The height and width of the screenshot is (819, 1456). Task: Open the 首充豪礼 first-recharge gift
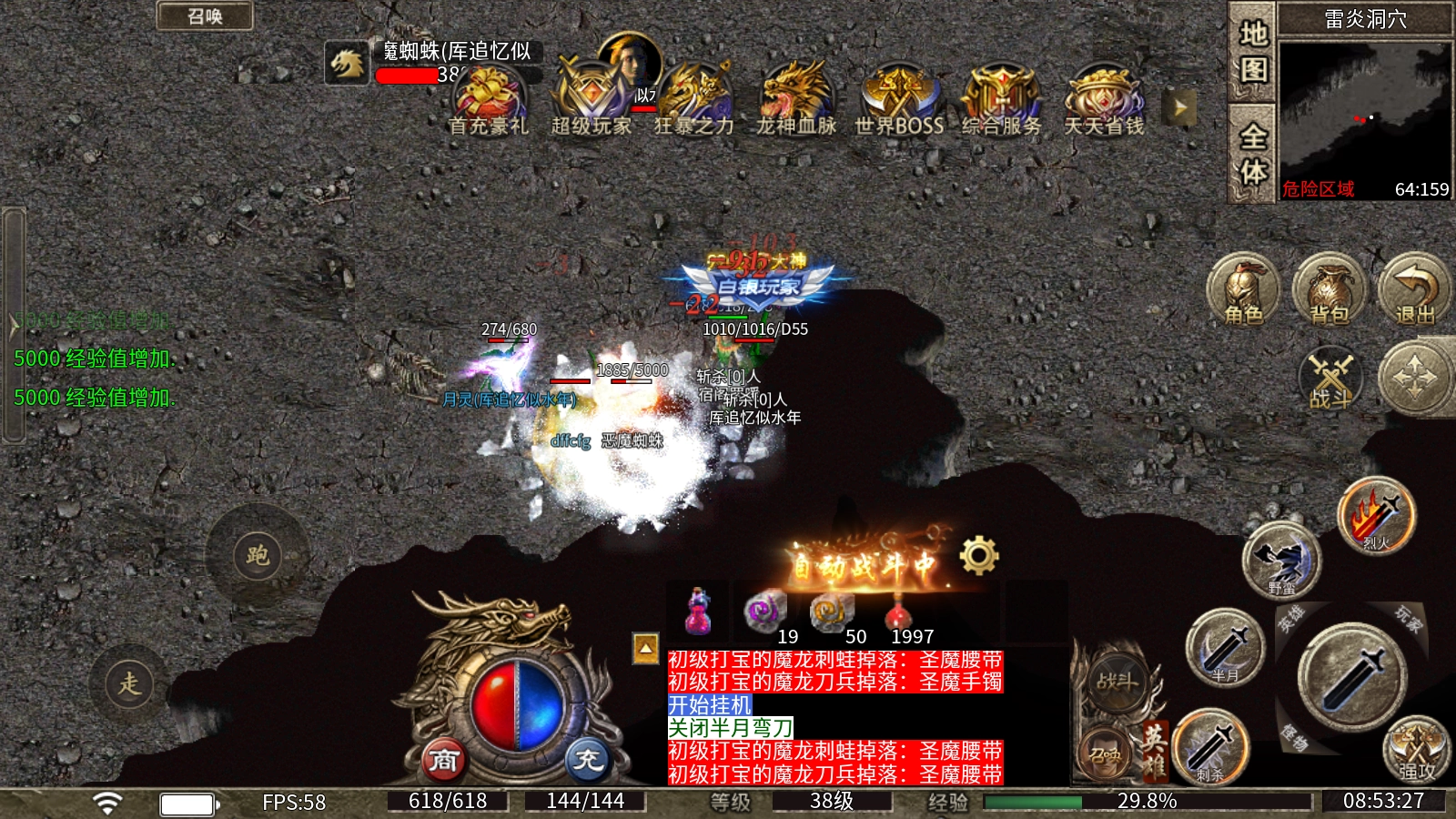[x=489, y=100]
